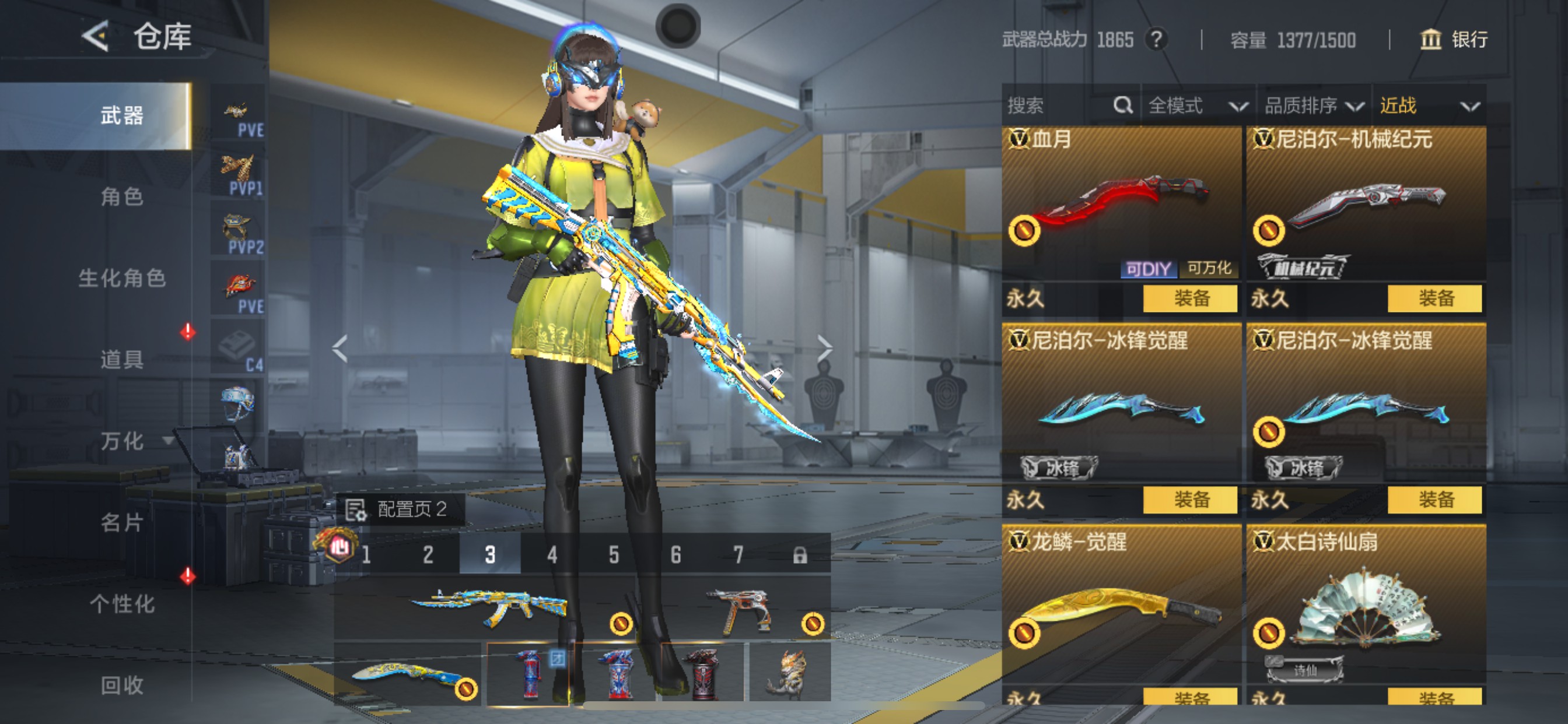Open the 名片 category
The width and height of the screenshot is (1568, 724).
pos(122,522)
